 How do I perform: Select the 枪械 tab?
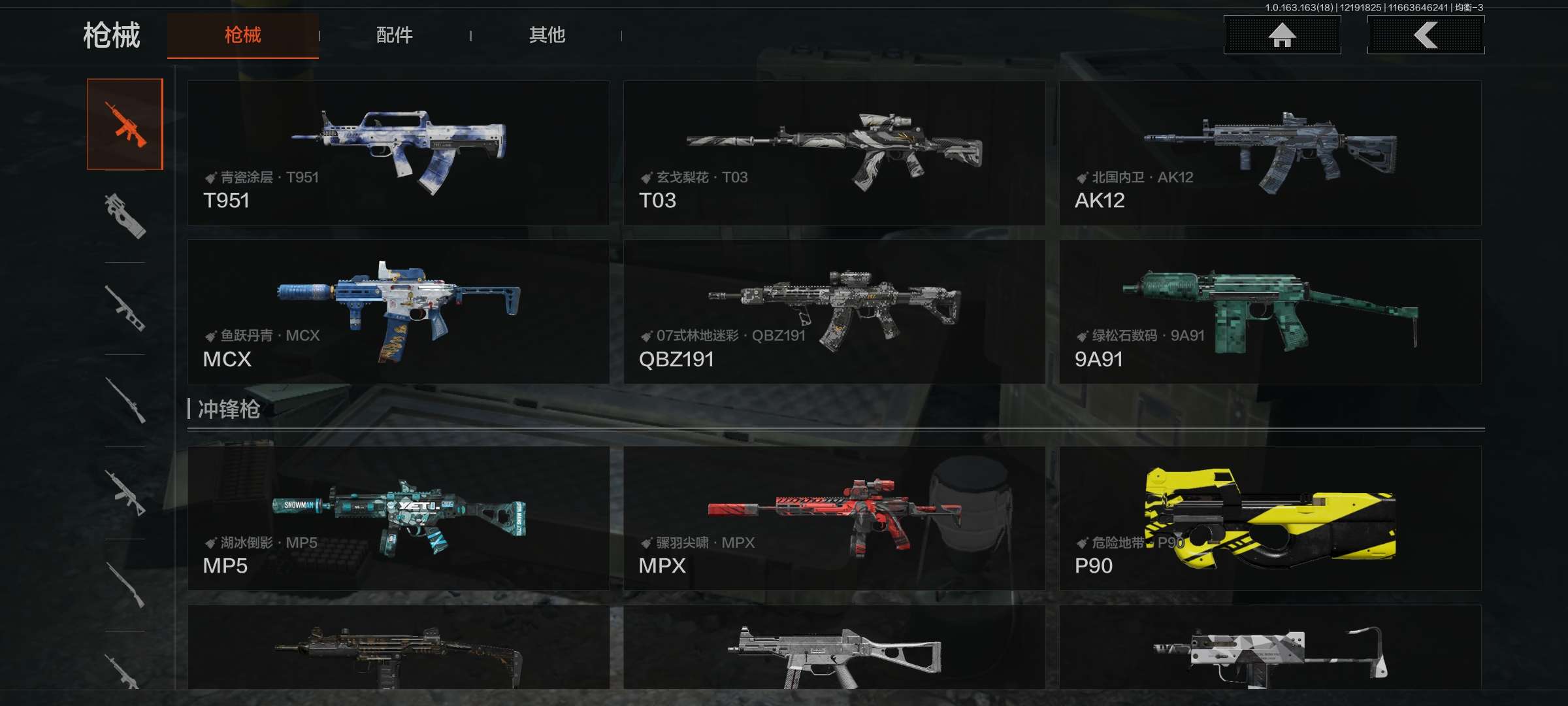pyautogui.click(x=242, y=35)
